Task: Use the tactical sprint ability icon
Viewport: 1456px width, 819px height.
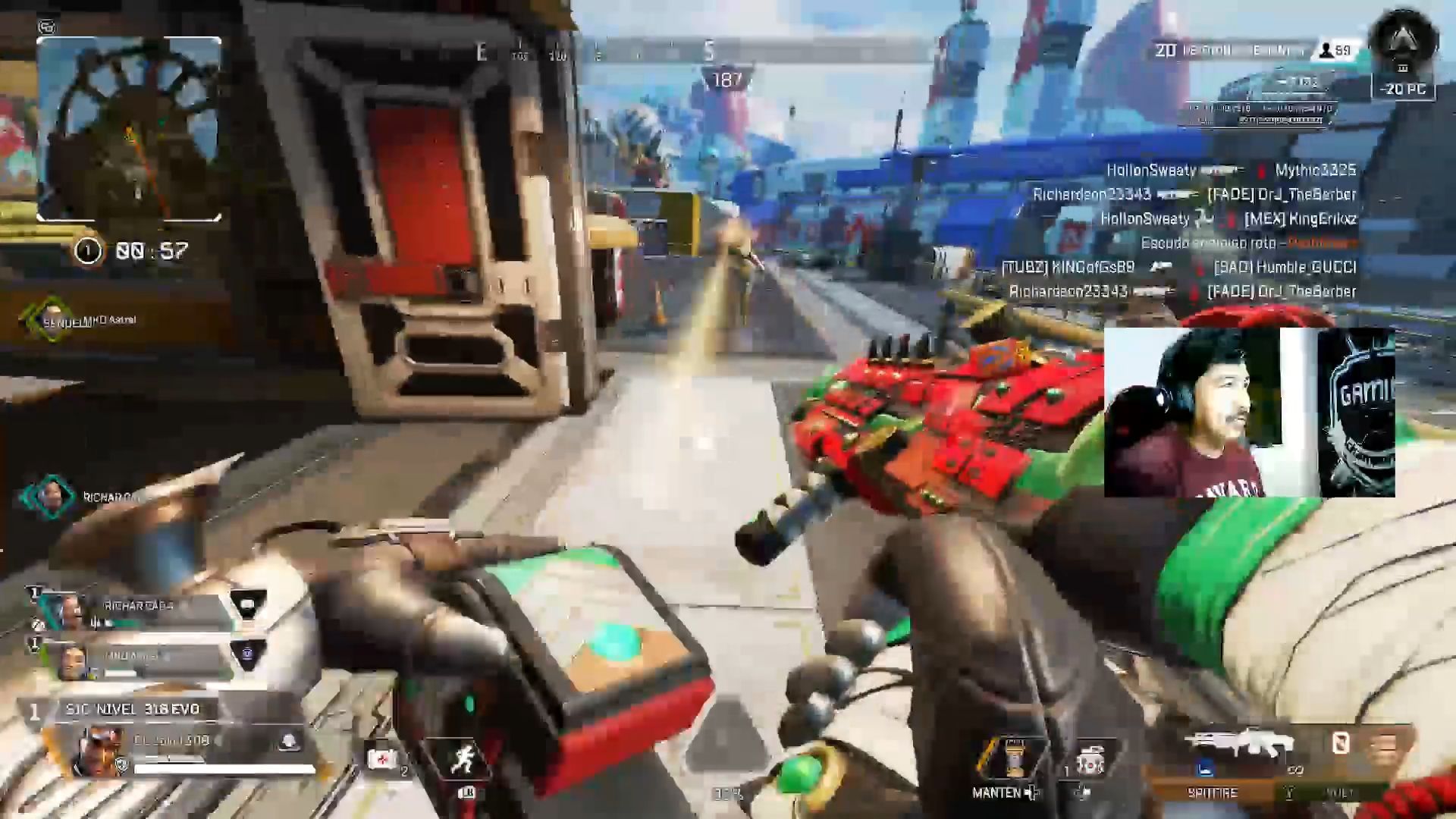Action: 464,759
